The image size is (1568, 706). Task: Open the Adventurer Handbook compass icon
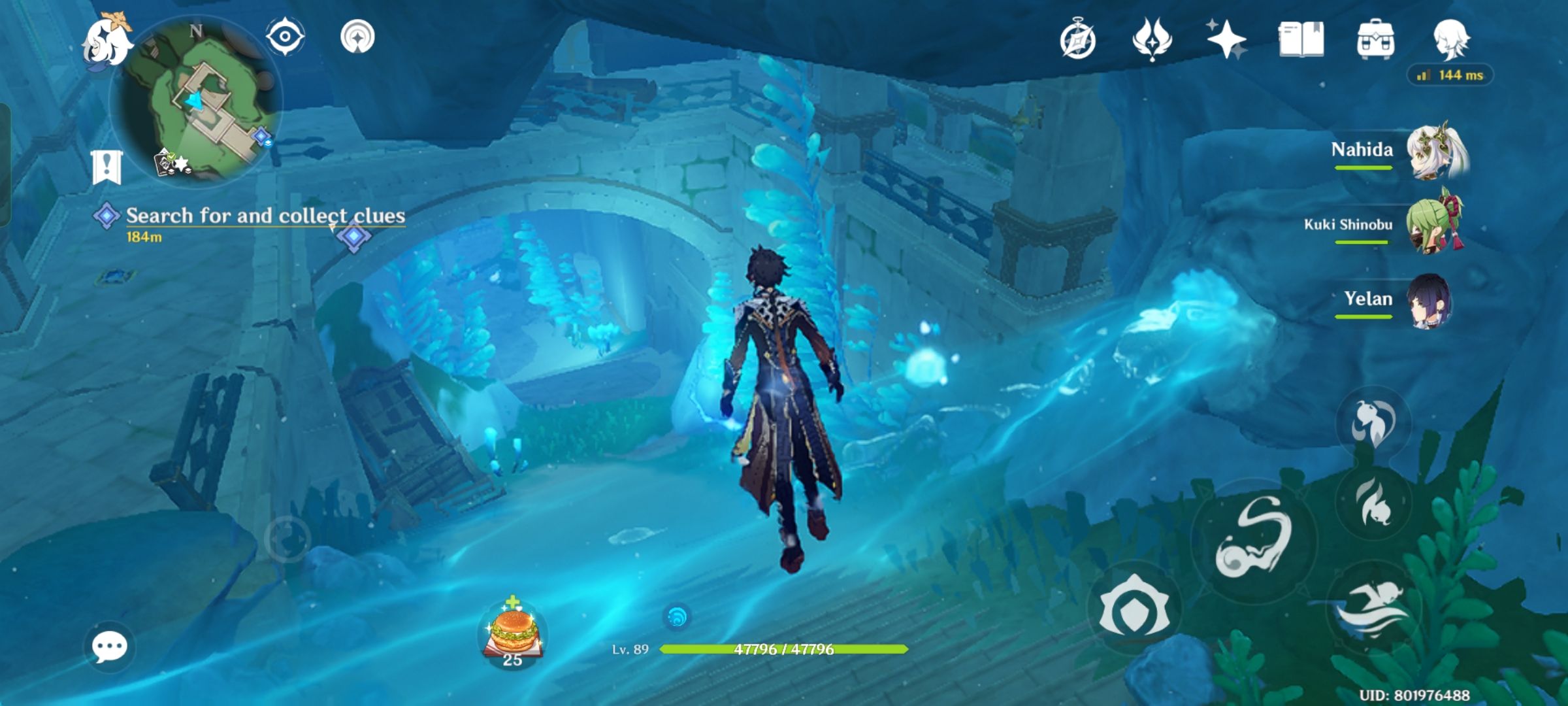(1079, 41)
